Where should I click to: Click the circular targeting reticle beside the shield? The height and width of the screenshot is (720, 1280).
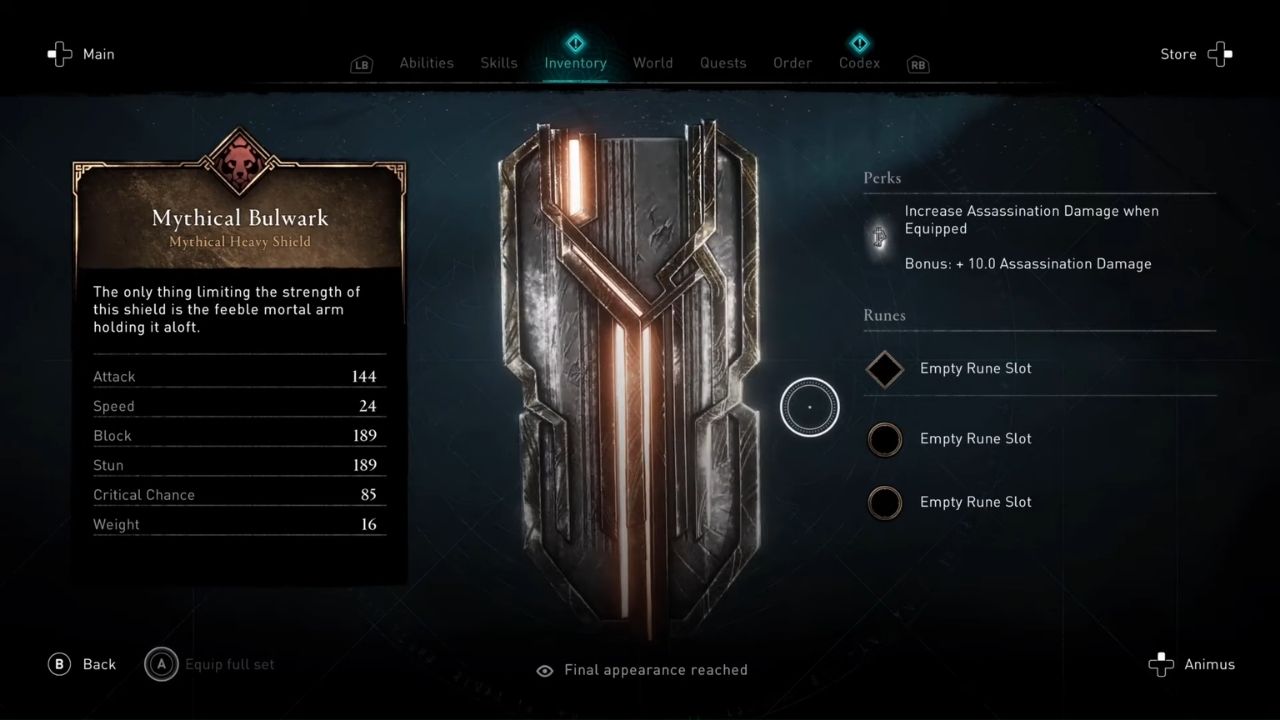coord(810,407)
